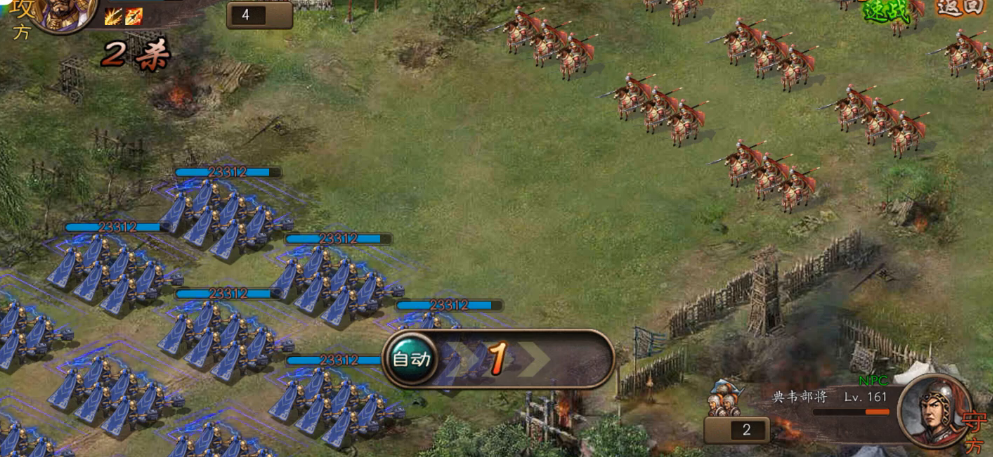Screen dimensions: 993x457
Task: Click the first flaming arrow skill icon
Action: 114,16
